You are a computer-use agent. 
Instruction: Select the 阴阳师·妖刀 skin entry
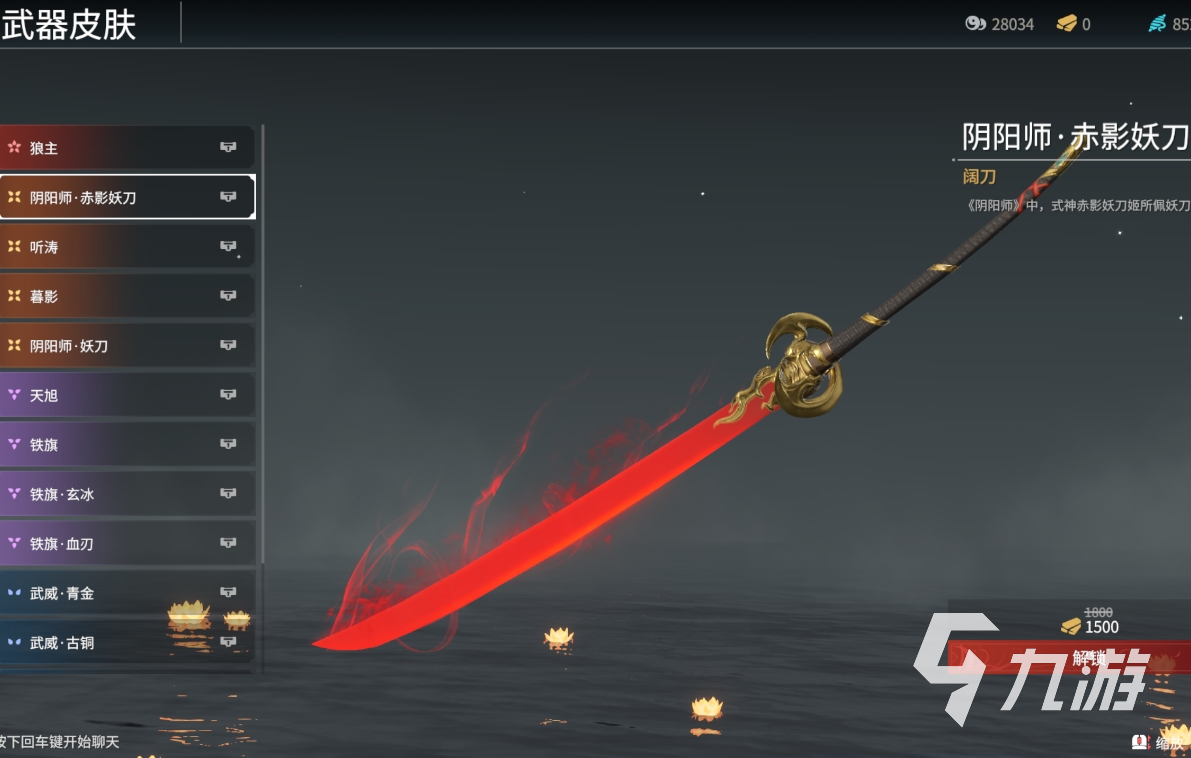click(x=127, y=345)
